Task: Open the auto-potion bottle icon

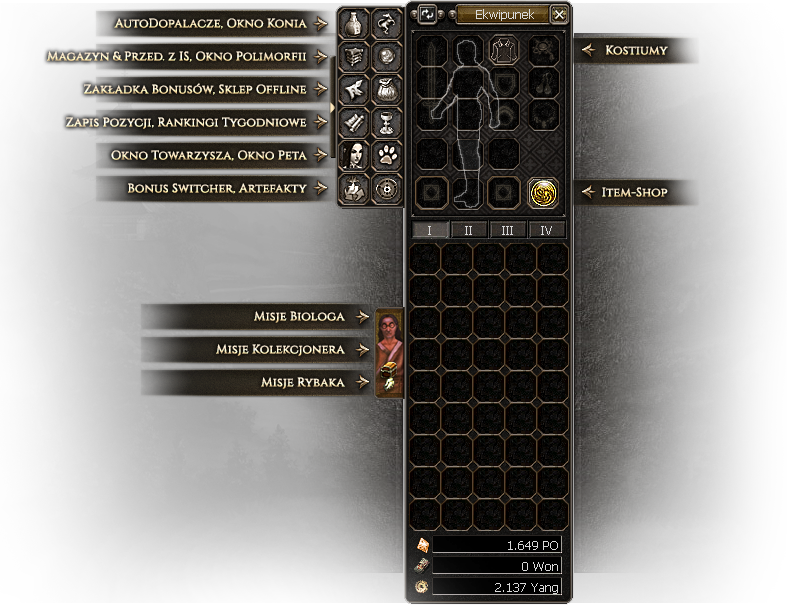Action: (x=353, y=23)
